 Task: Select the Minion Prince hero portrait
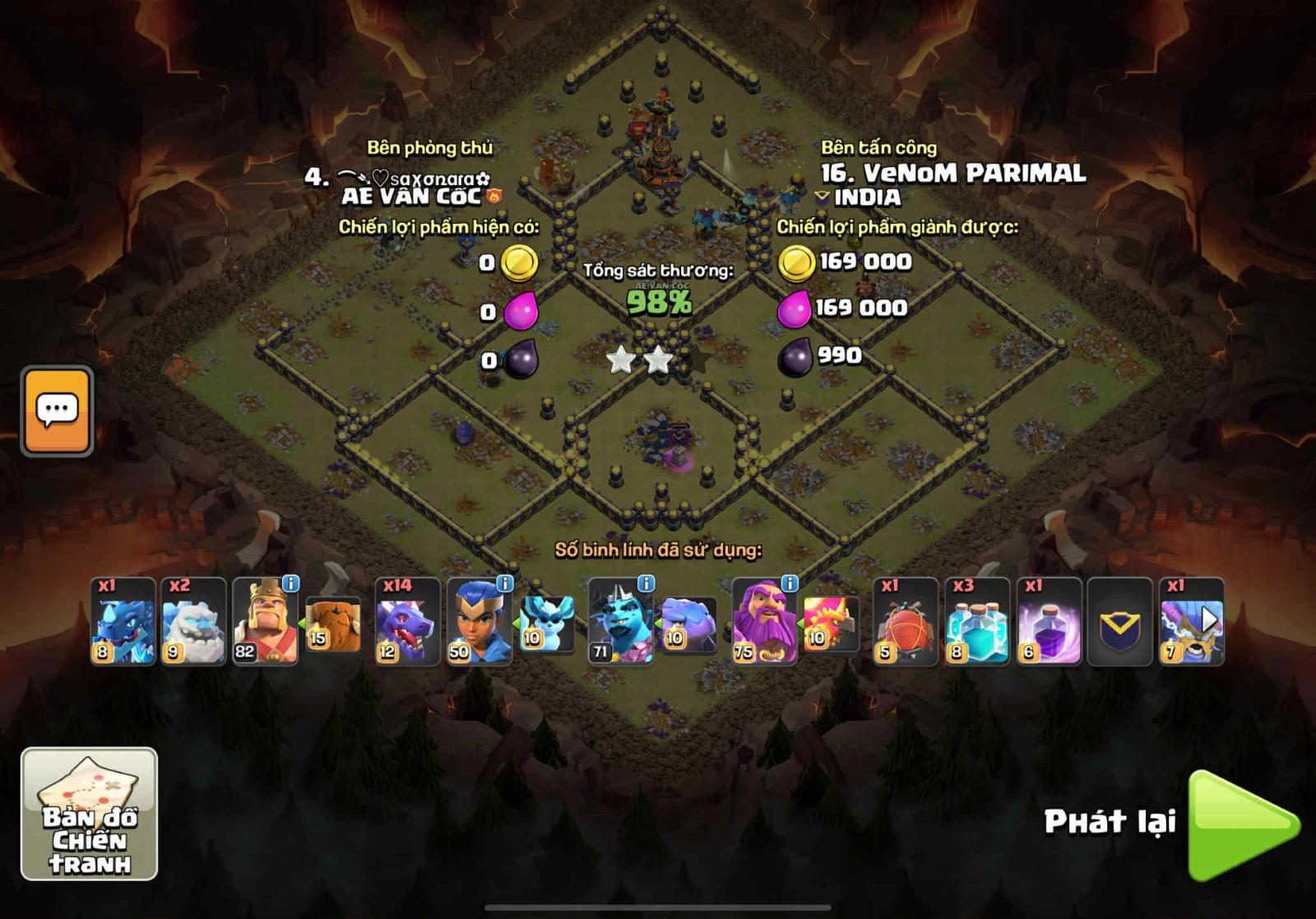coord(621,622)
